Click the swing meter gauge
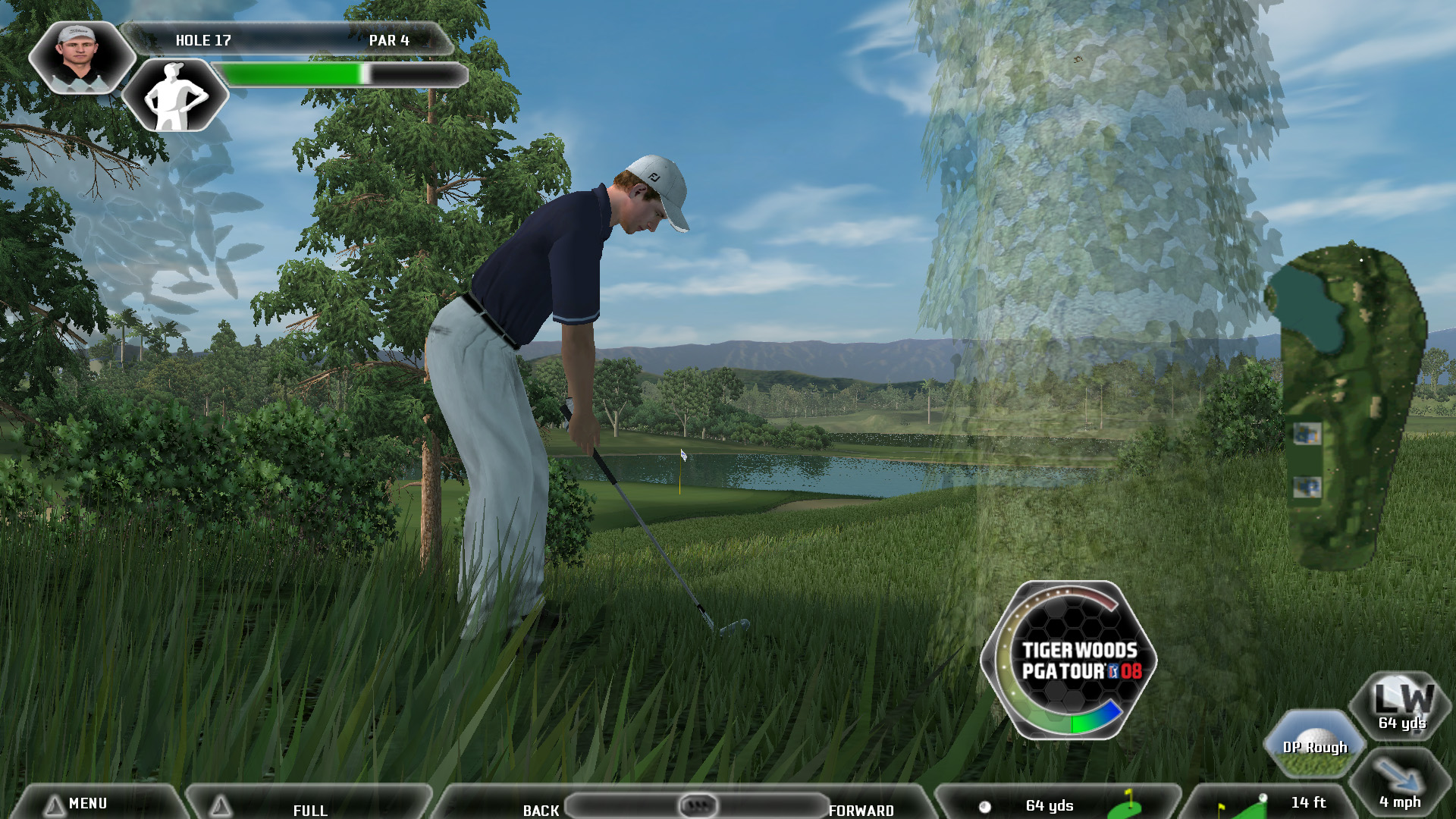The width and height of the screenshot is (1456, 819). click(1069, 660)
